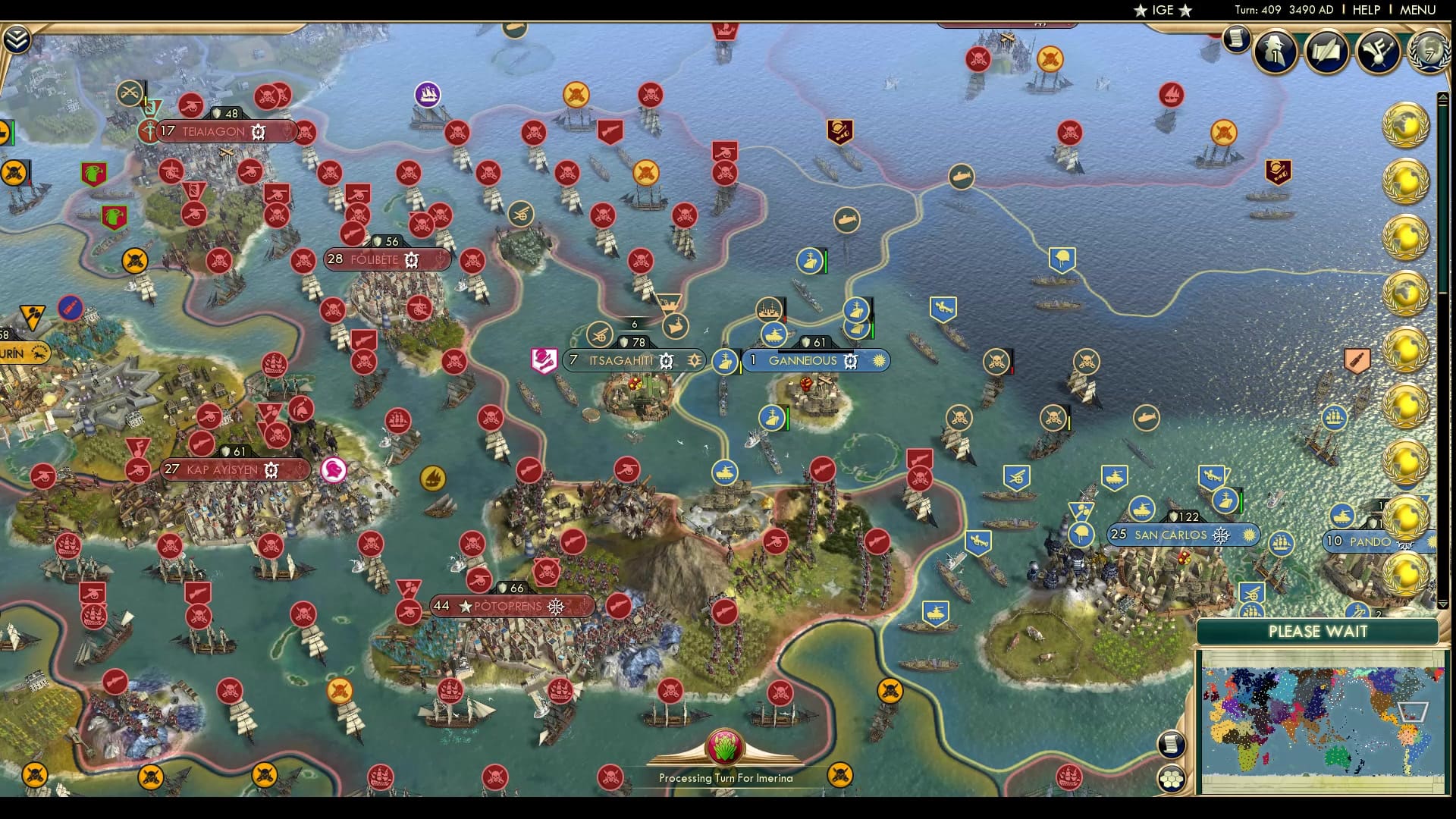Open the Culture overview scroll-and-quill icon

tap(1326, 52)
